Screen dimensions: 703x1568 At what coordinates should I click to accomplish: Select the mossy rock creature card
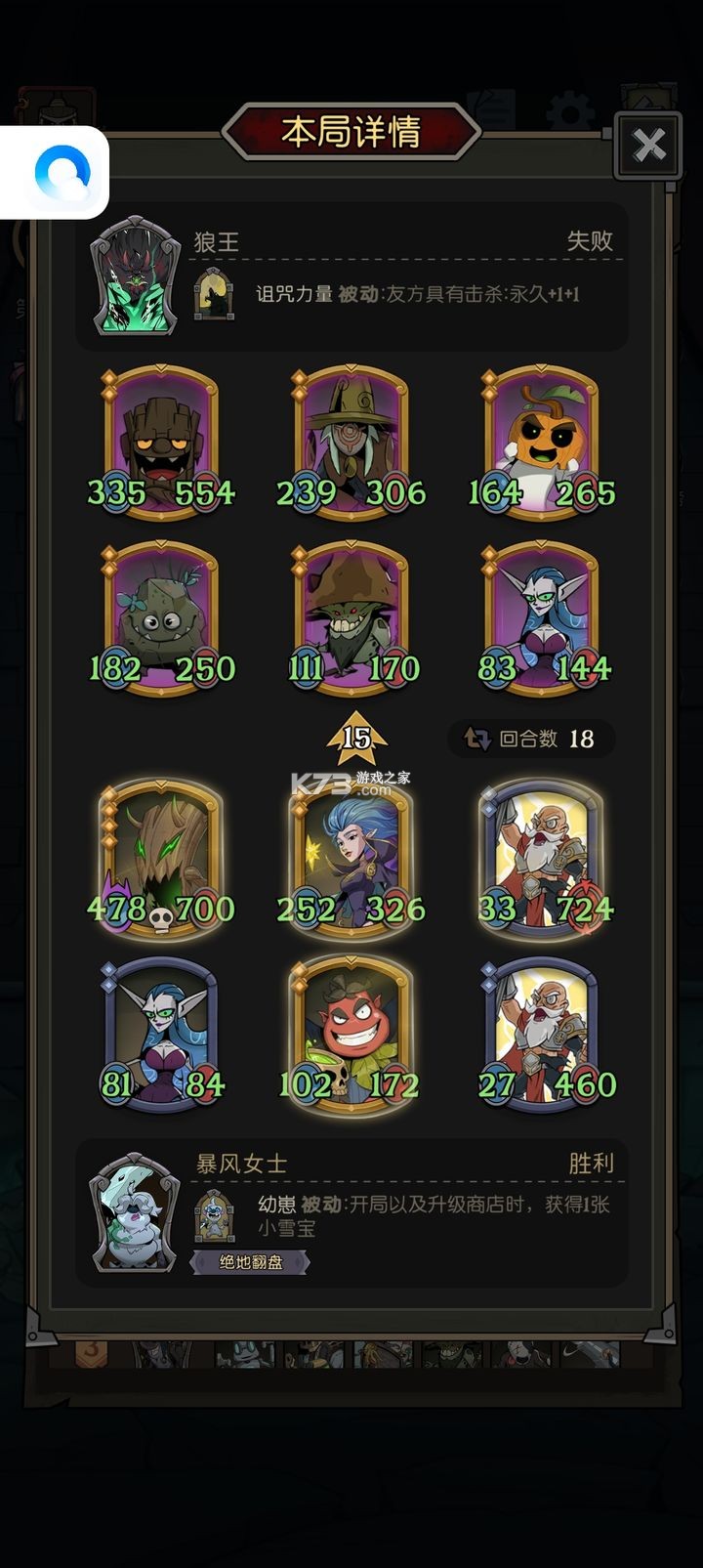point(161,617)
